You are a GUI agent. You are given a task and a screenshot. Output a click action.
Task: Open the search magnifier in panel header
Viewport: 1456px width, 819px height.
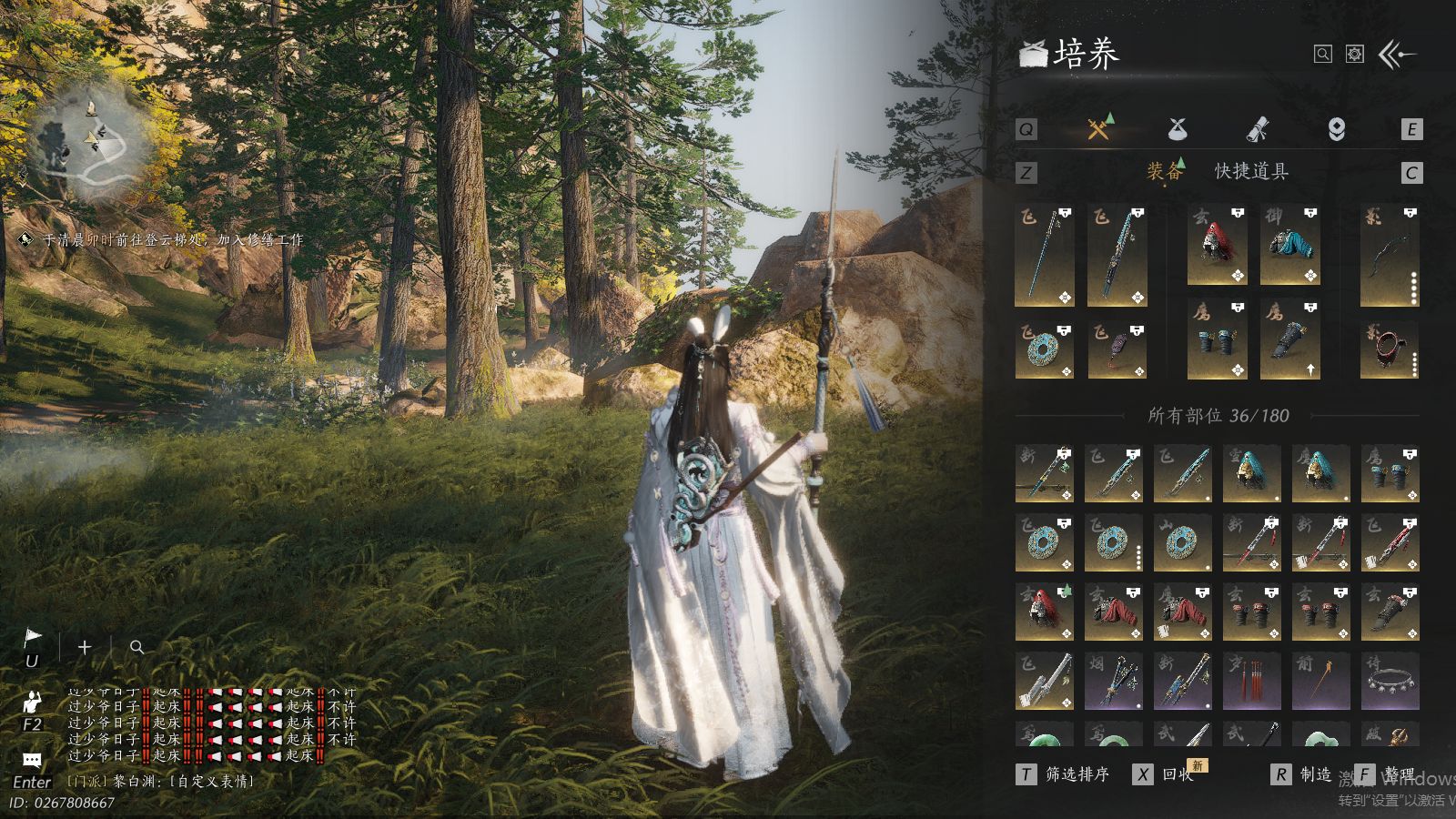point(1323,55)
